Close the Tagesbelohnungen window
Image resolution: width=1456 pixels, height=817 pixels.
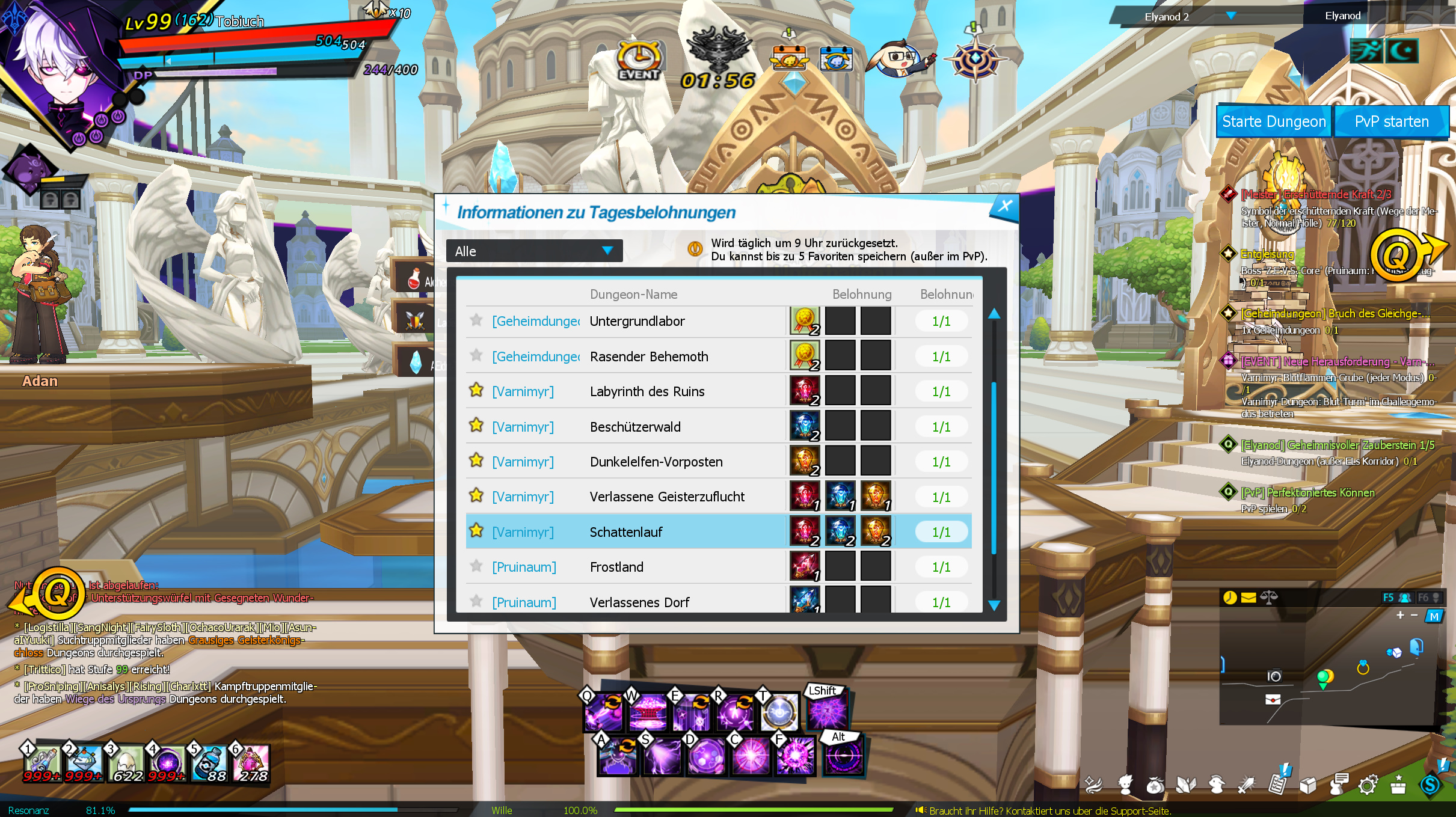click(x=1004, y=206)
